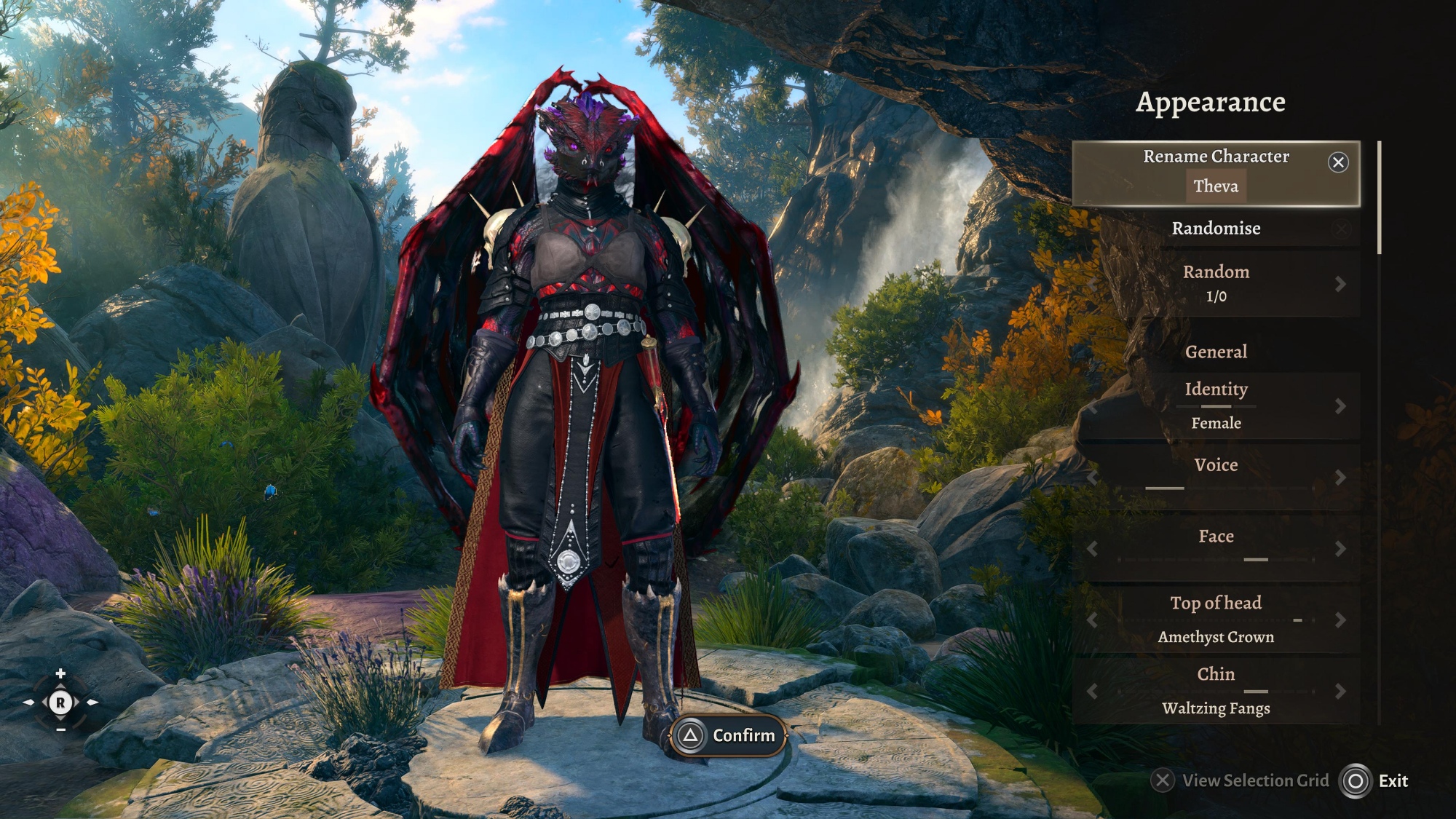Open the Top of head Amethyst Crown row

(x=1215, y=620)
